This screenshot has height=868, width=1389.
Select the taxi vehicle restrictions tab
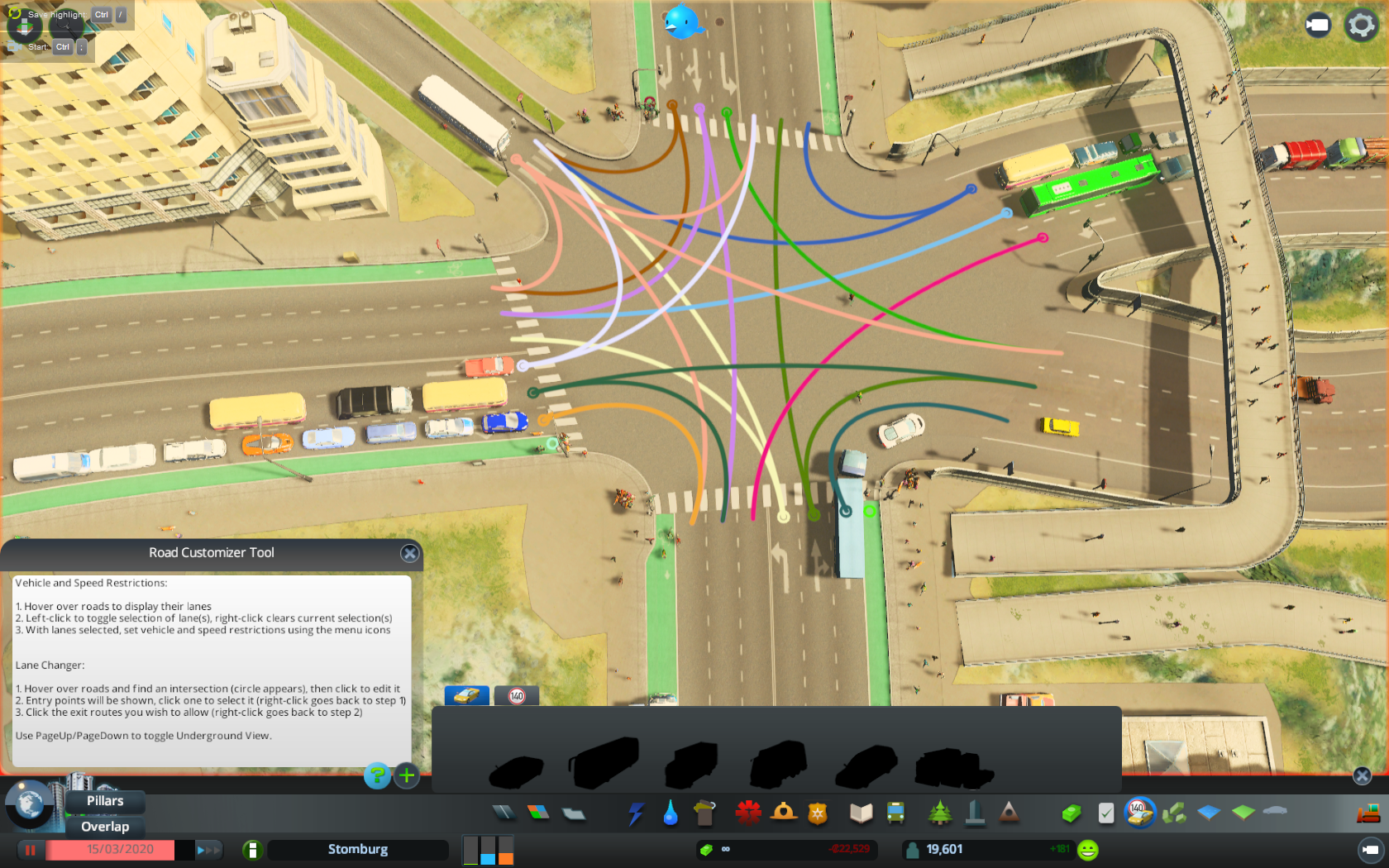(466, 695)
